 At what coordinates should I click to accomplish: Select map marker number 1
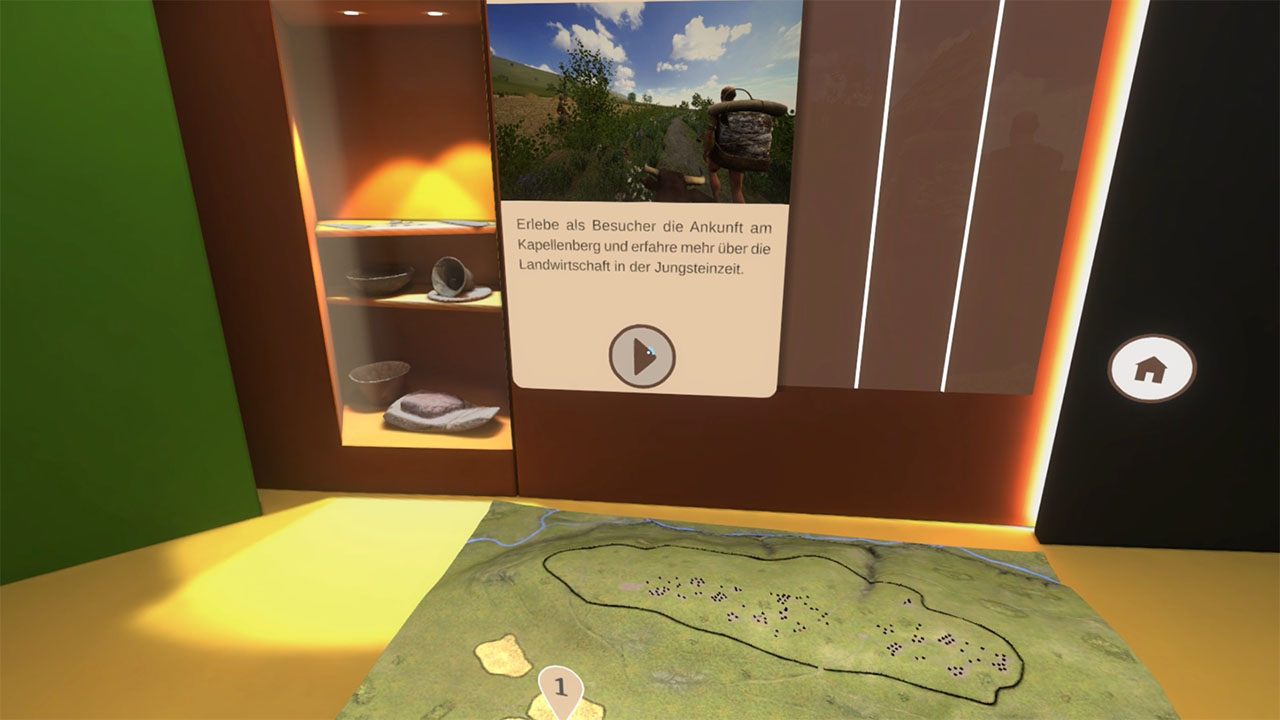[560, 687]
